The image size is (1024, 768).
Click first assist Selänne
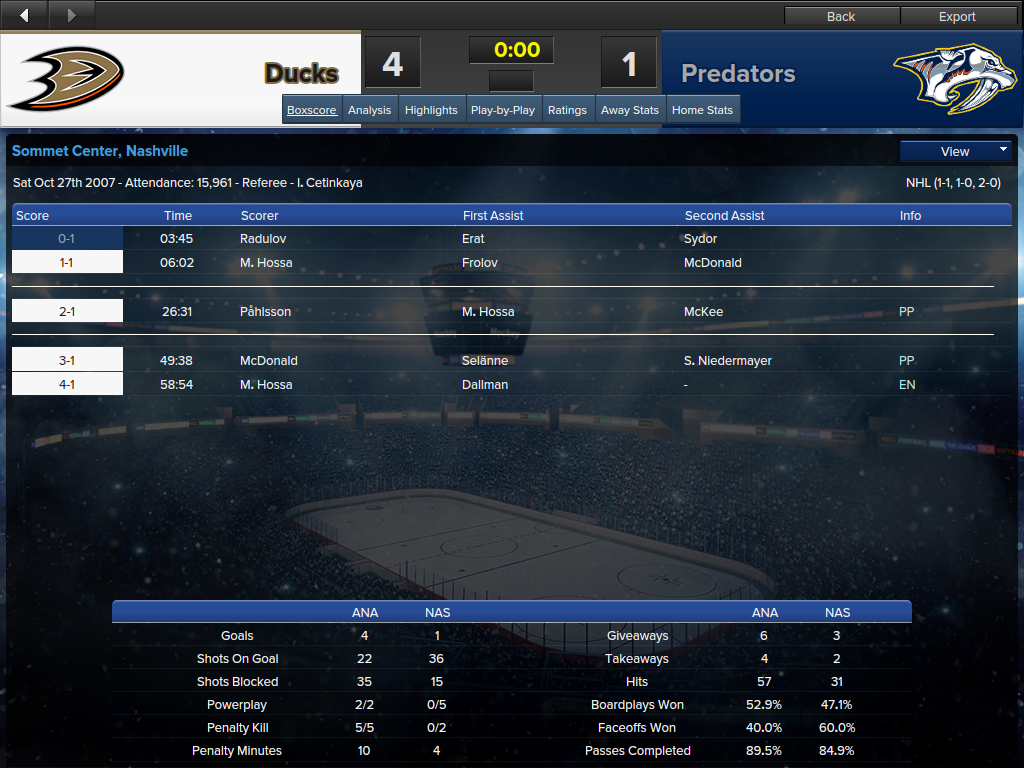coord(485,361)
